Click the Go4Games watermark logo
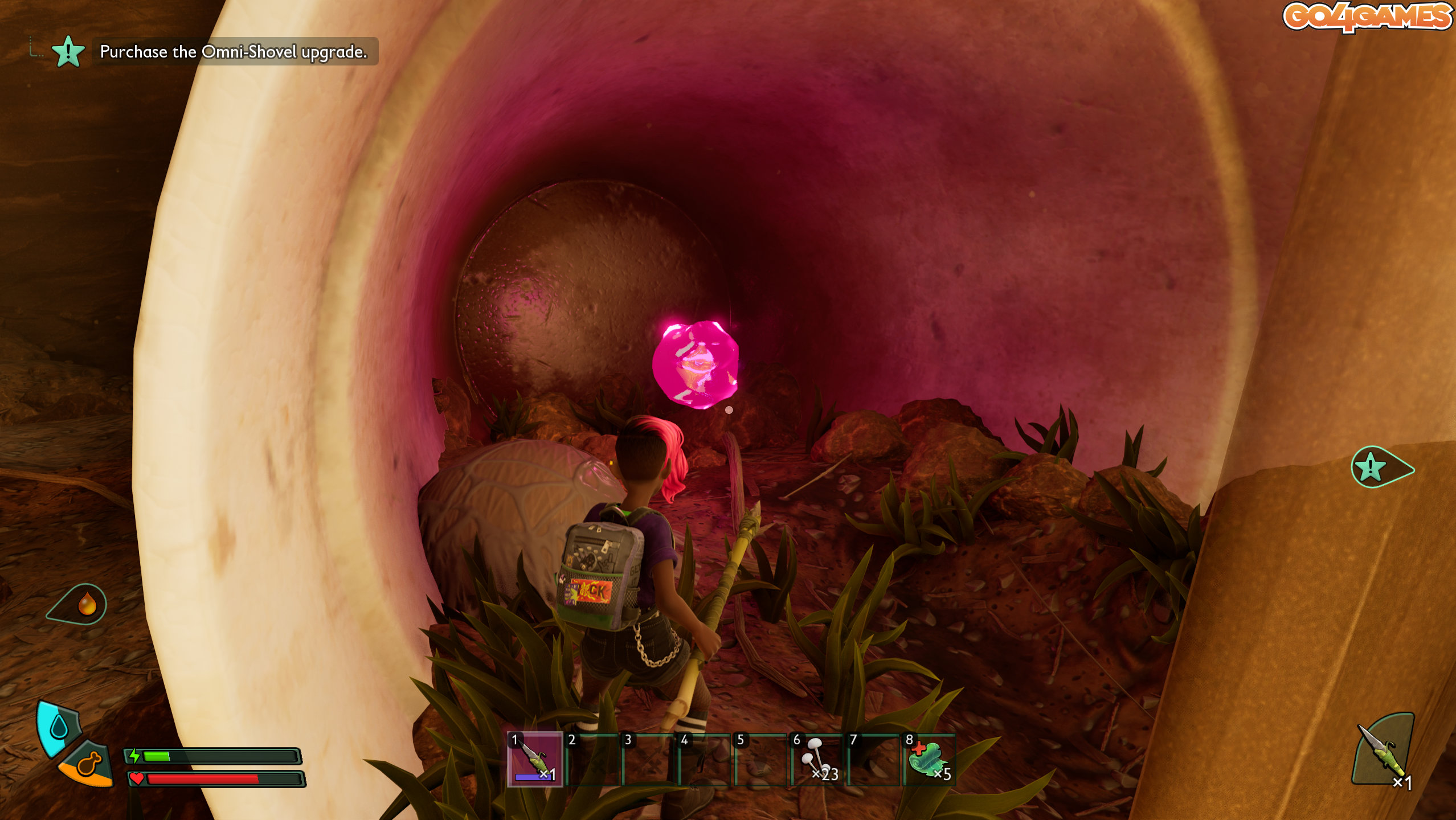Viewport: 1456px width, 820px height. pos(1367,17)
